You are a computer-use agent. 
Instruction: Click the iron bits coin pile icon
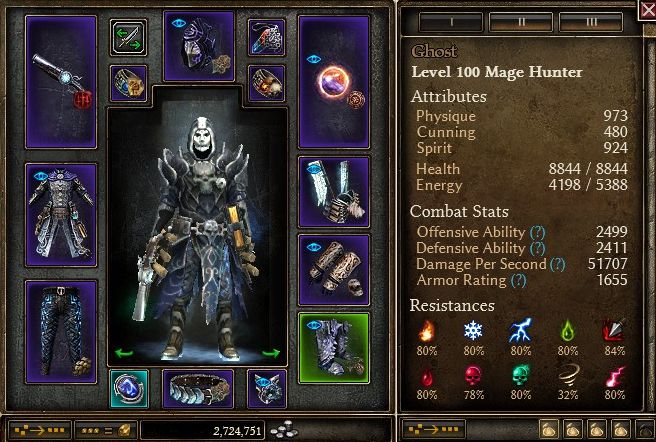(285, 429)
